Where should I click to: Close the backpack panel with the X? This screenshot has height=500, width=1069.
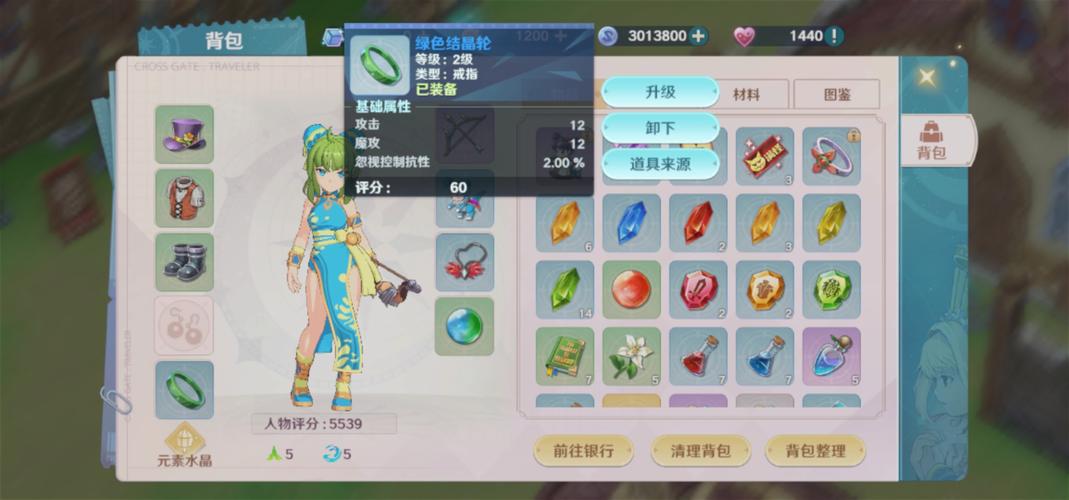click(x=927, y=77)
